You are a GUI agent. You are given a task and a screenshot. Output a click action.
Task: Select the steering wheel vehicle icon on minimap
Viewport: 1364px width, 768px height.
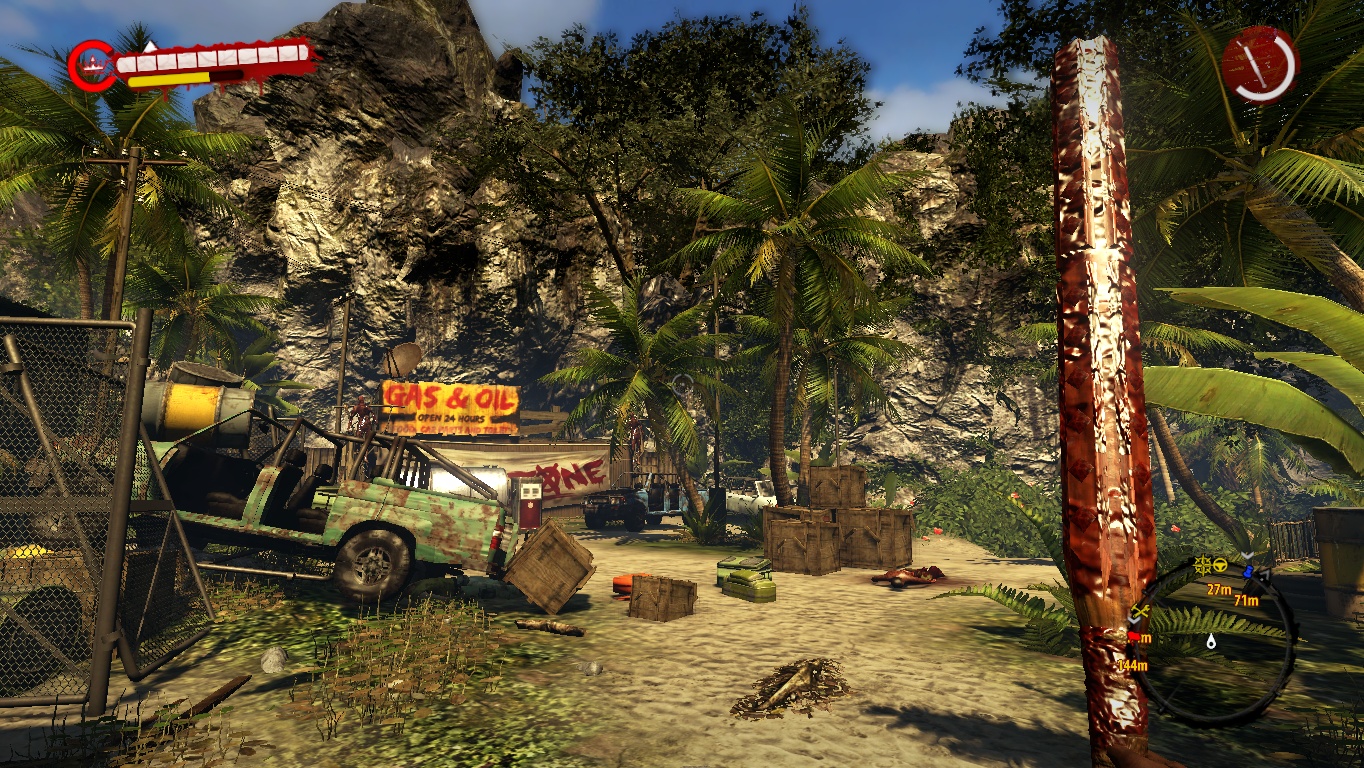[x=1220, y=563]
